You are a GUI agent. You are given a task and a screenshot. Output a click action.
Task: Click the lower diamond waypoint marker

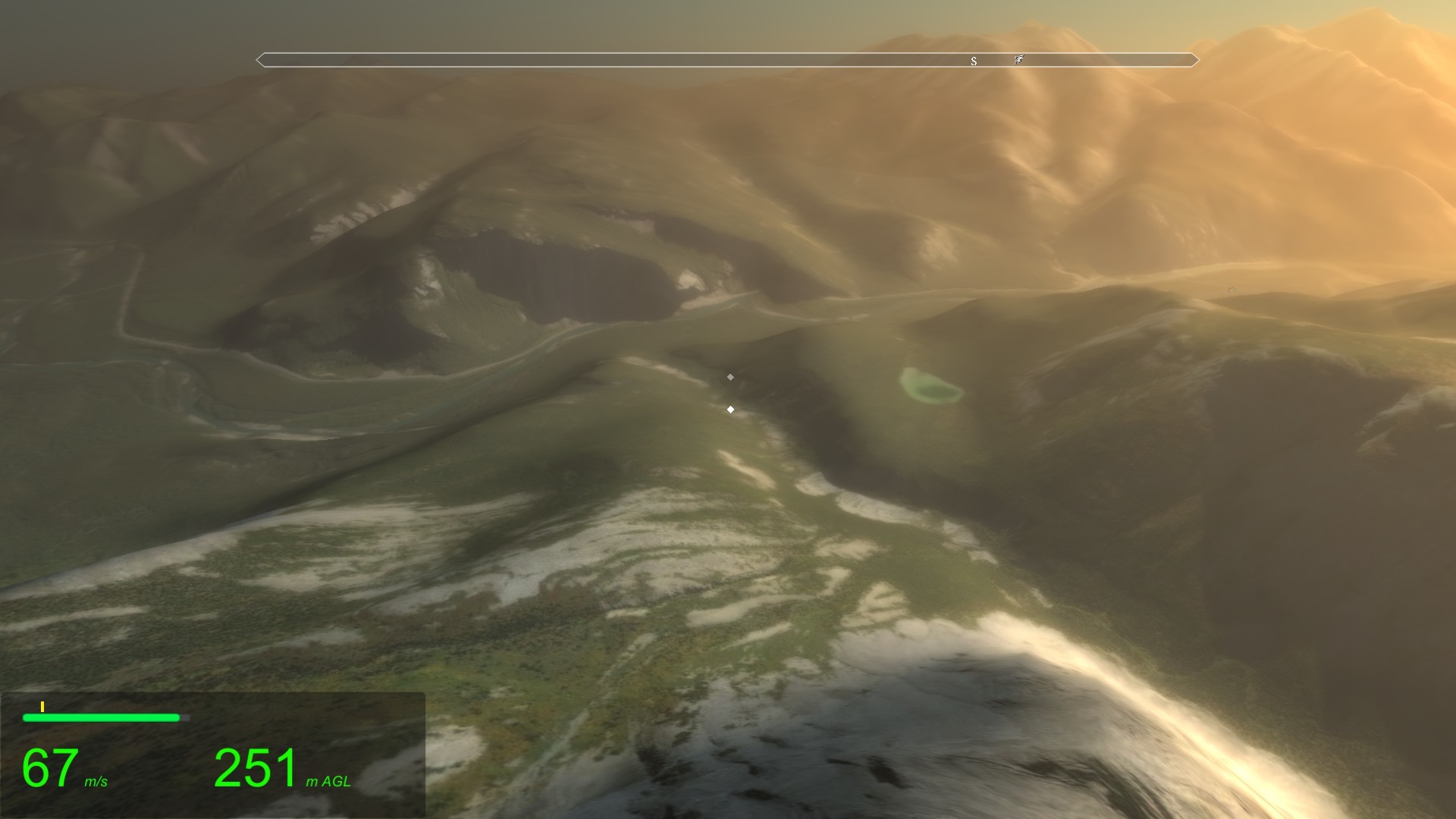[731, 408]
